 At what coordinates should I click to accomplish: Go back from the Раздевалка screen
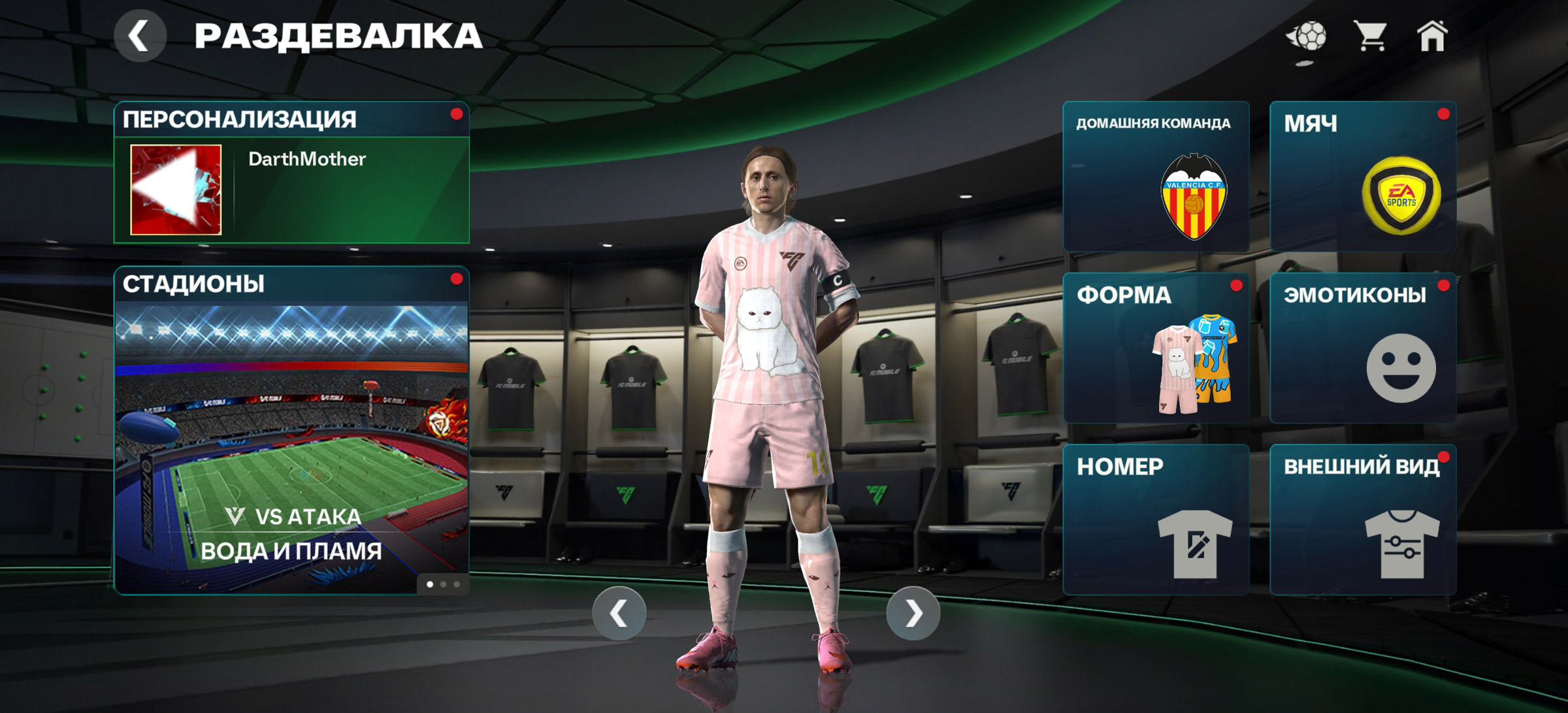coord(139,36)
